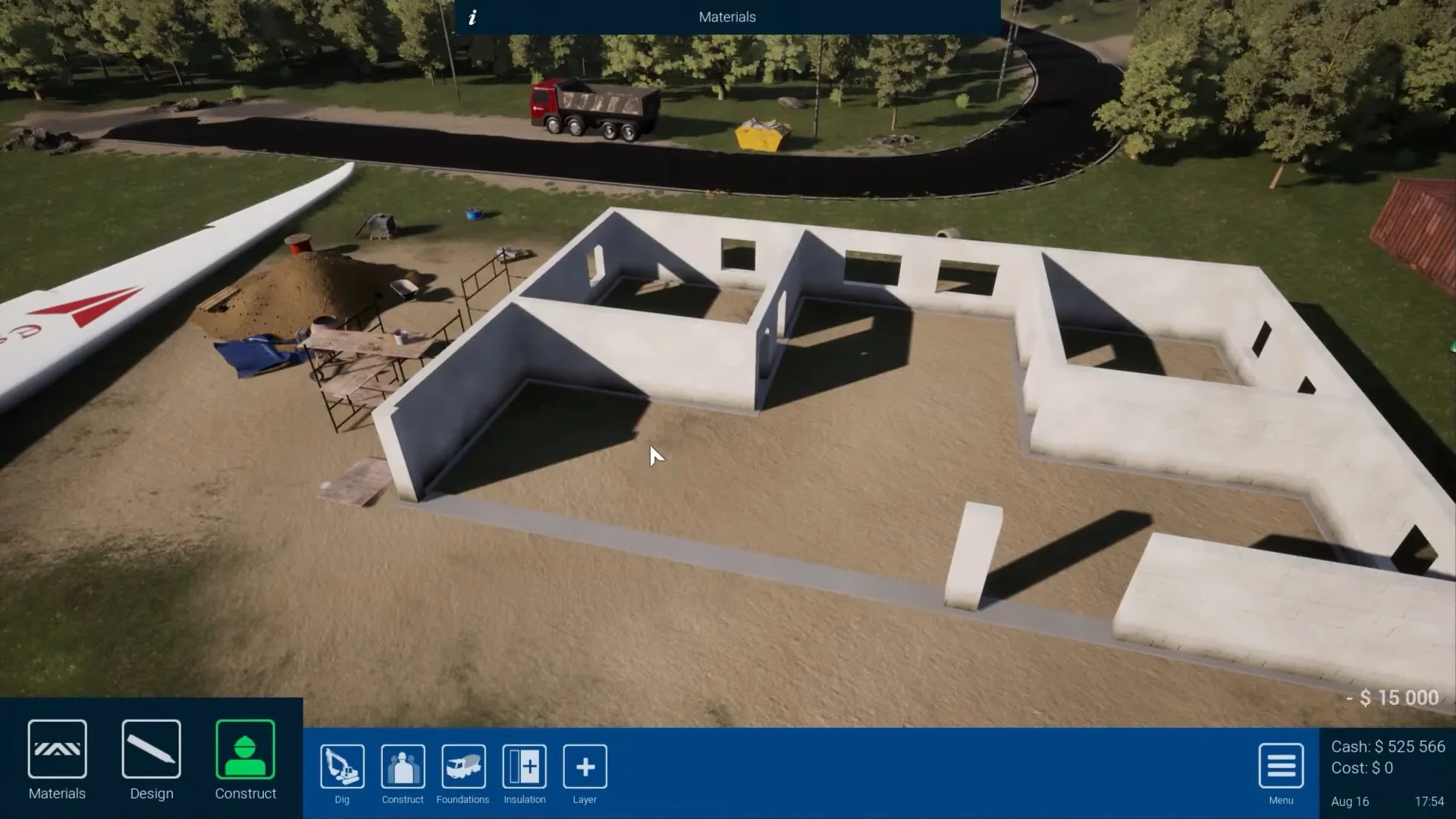Select the green Construct worker icon
1456x819 pixels.
coord(245,749)
